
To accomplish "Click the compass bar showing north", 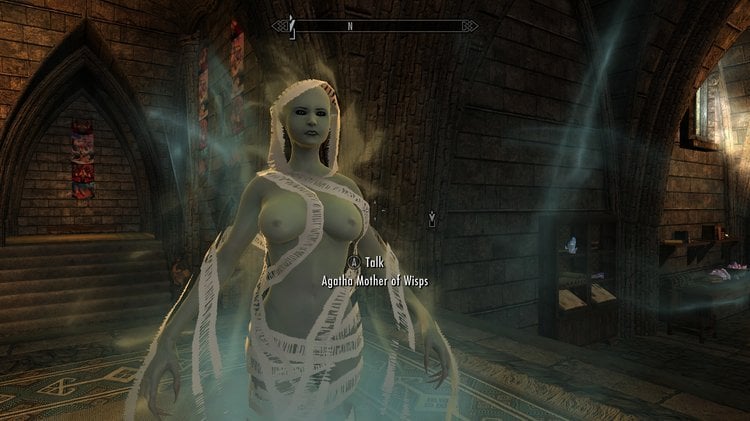I will tap(375, 25).
